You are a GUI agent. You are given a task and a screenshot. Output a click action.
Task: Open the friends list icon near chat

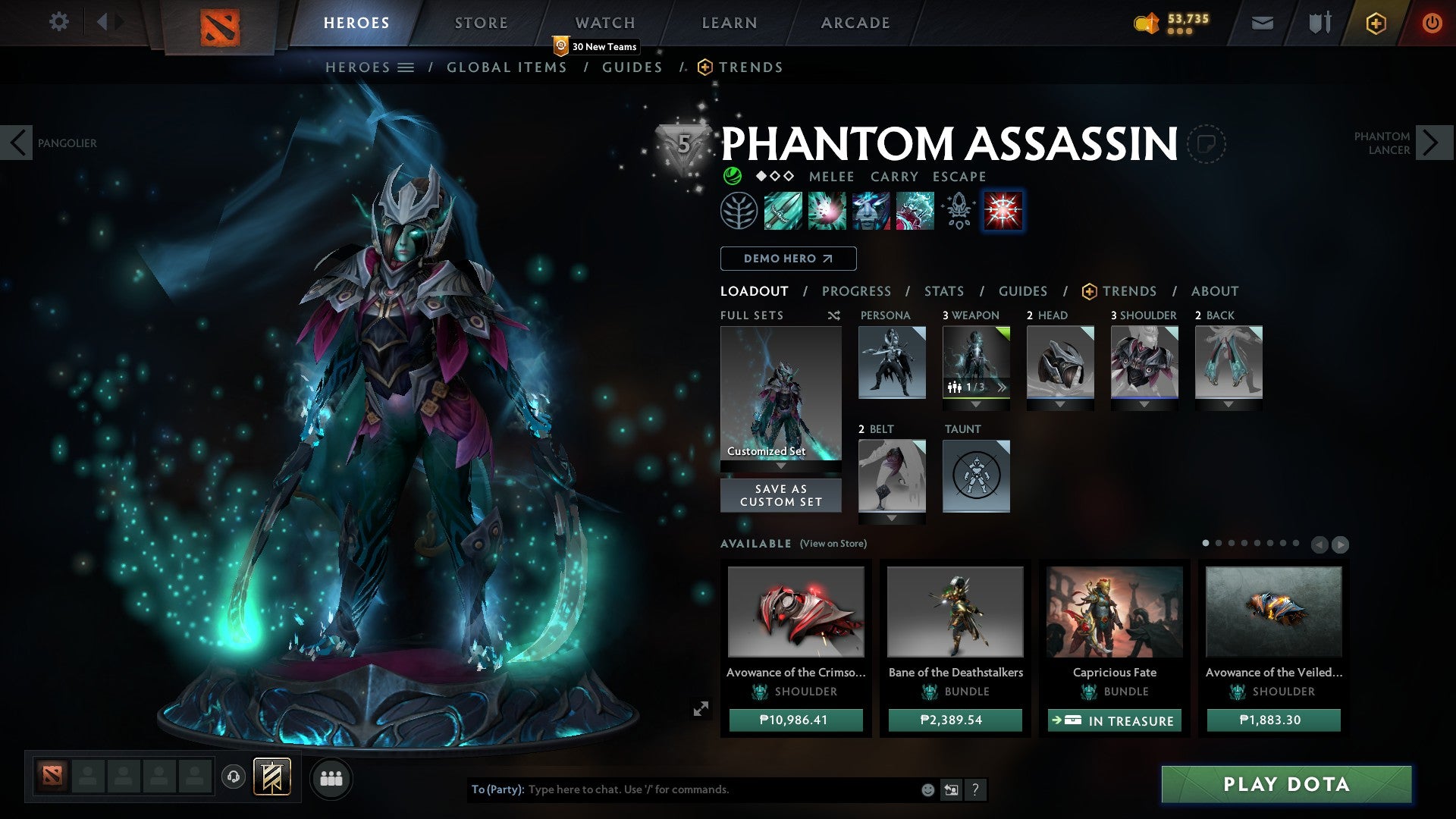click(x=331, y=778)
